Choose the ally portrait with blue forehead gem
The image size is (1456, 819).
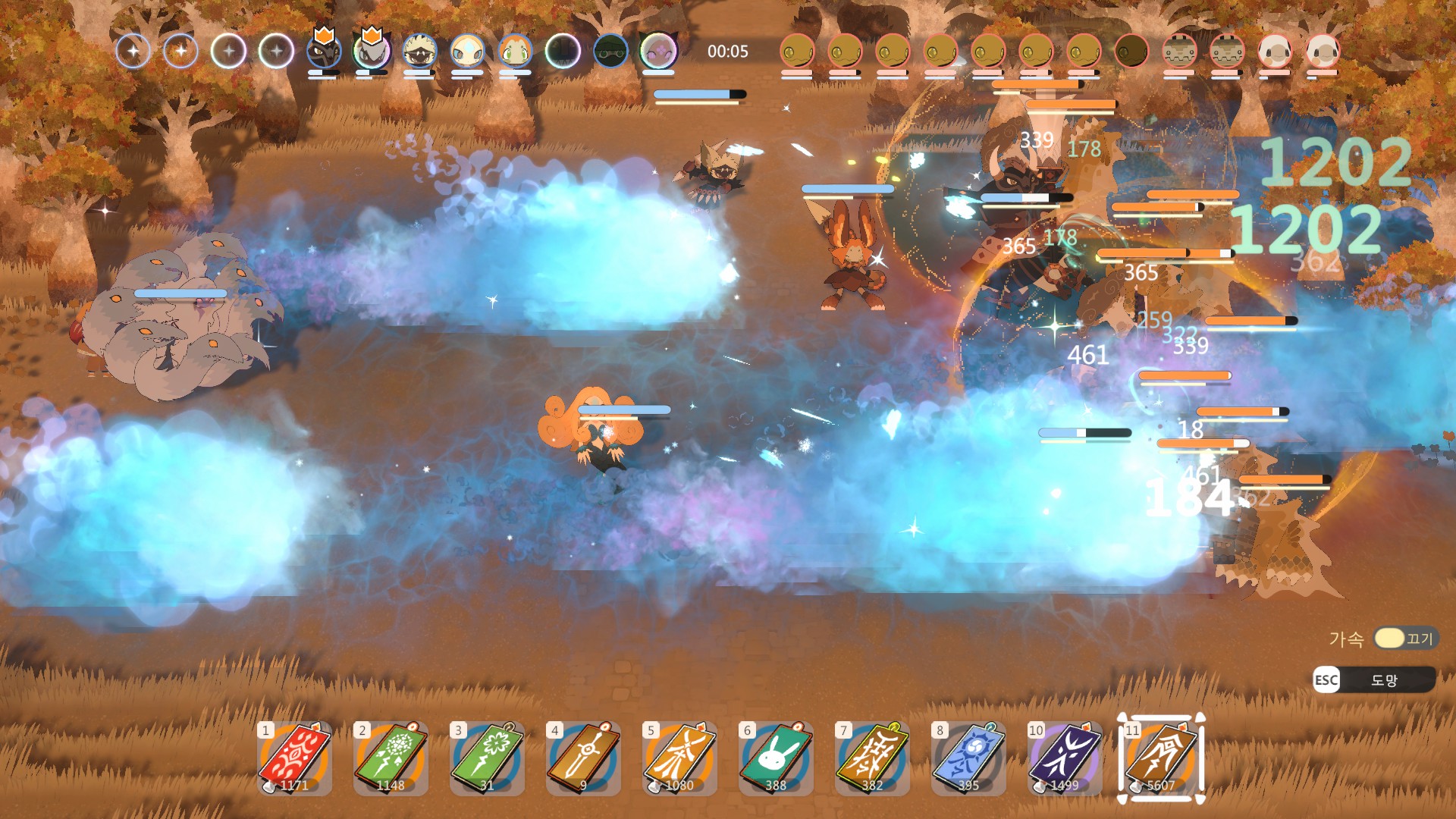467,52
